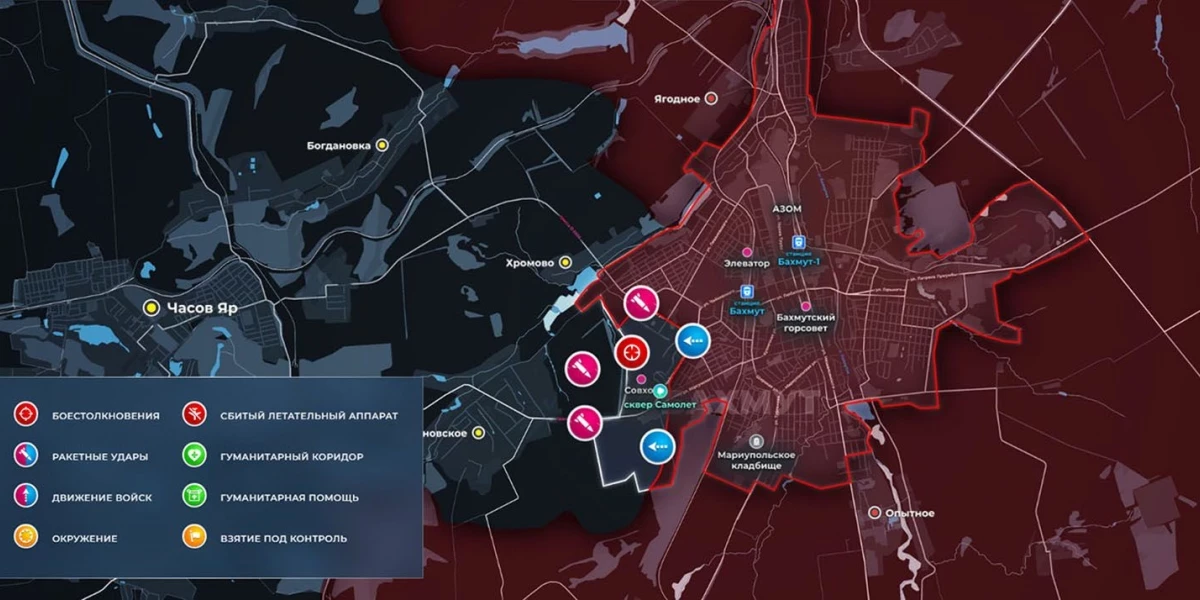The width and height of the screenshot is (1200, 600).
Task: Select the Хромово settlement marker
Action: pos(565,262)
